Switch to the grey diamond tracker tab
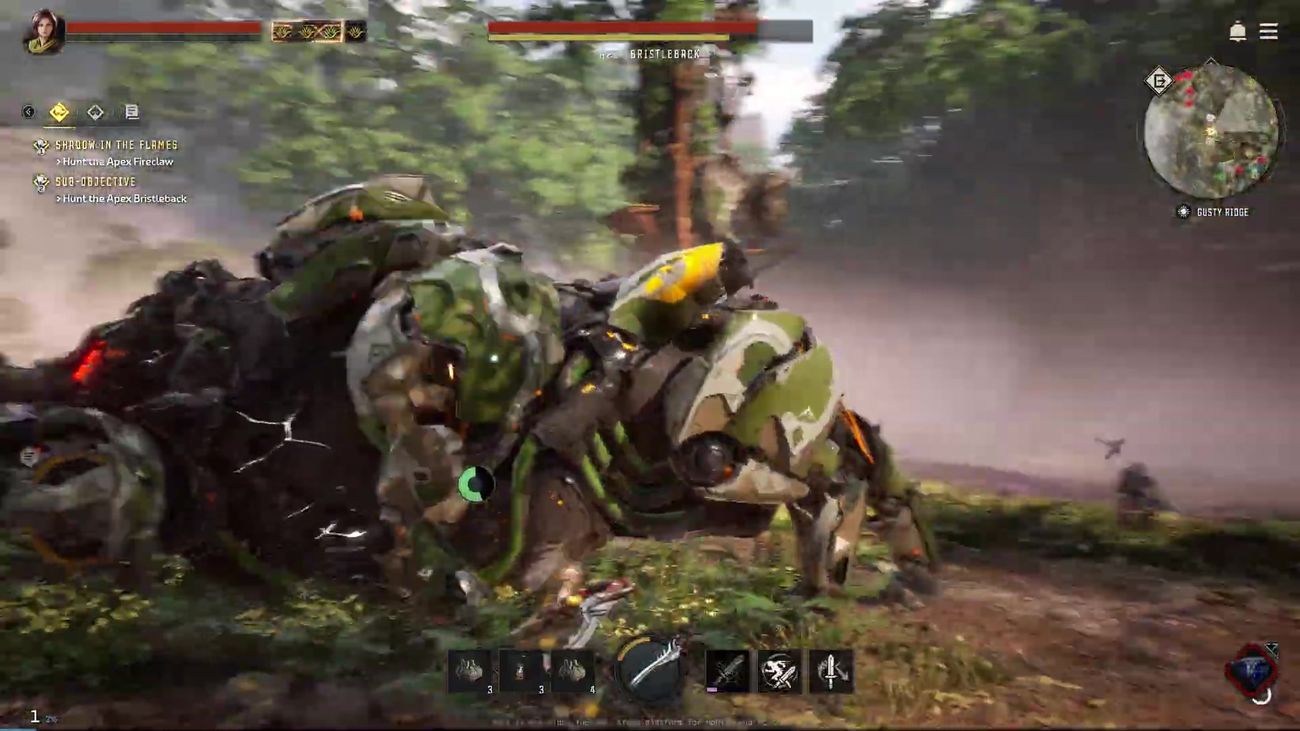This screenshot has height=731, width=1300. 95,112
